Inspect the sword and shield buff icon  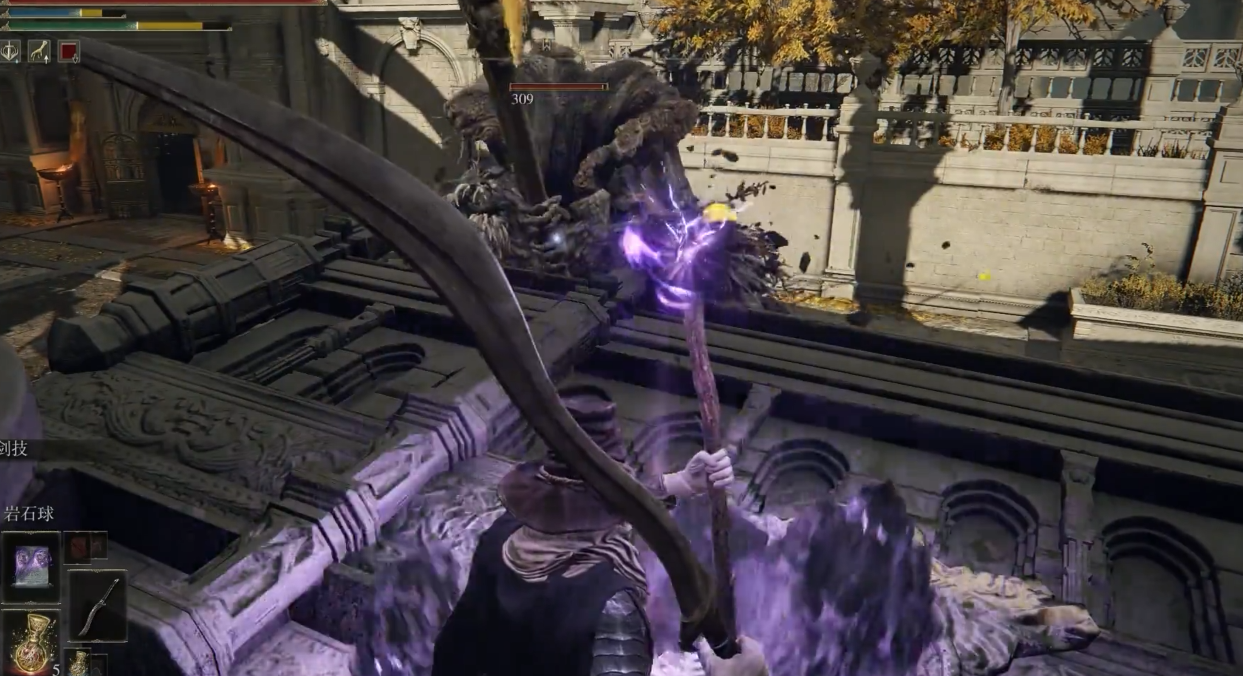tap(11, 51)
